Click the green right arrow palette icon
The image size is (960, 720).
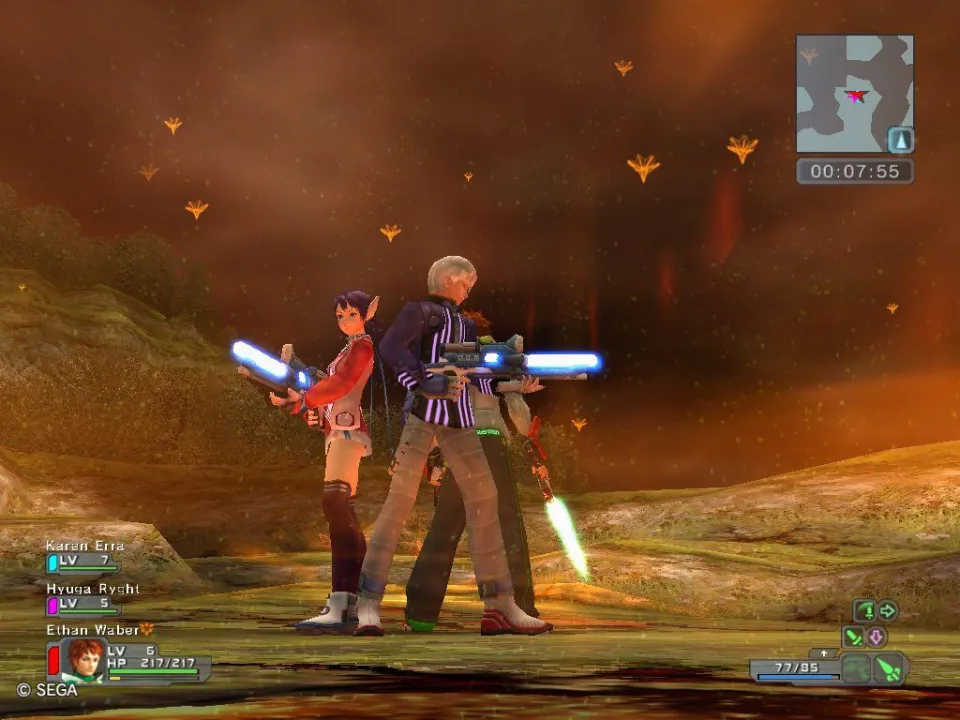[x=888, y=610]
